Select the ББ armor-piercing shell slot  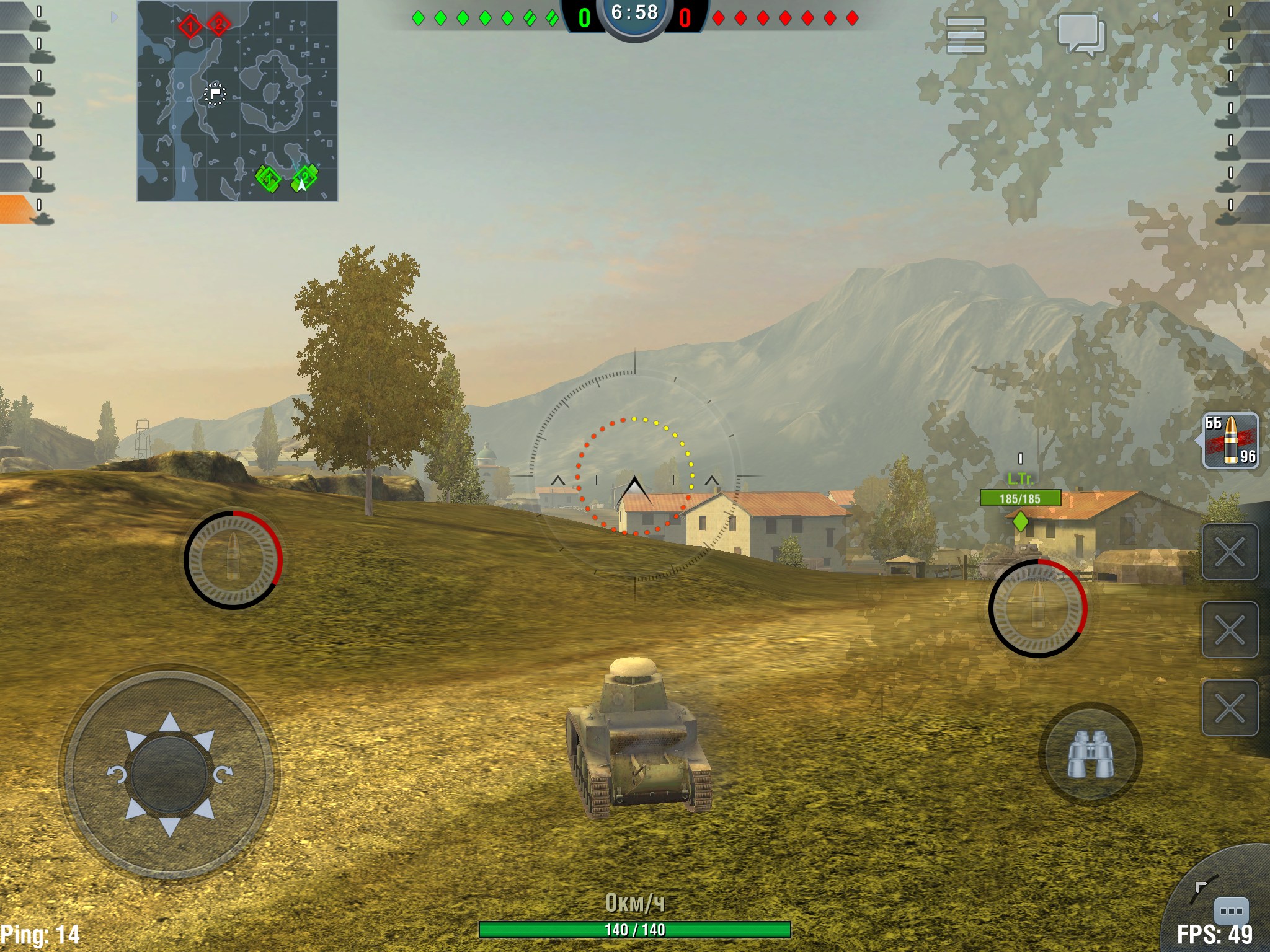(1230, 441)
